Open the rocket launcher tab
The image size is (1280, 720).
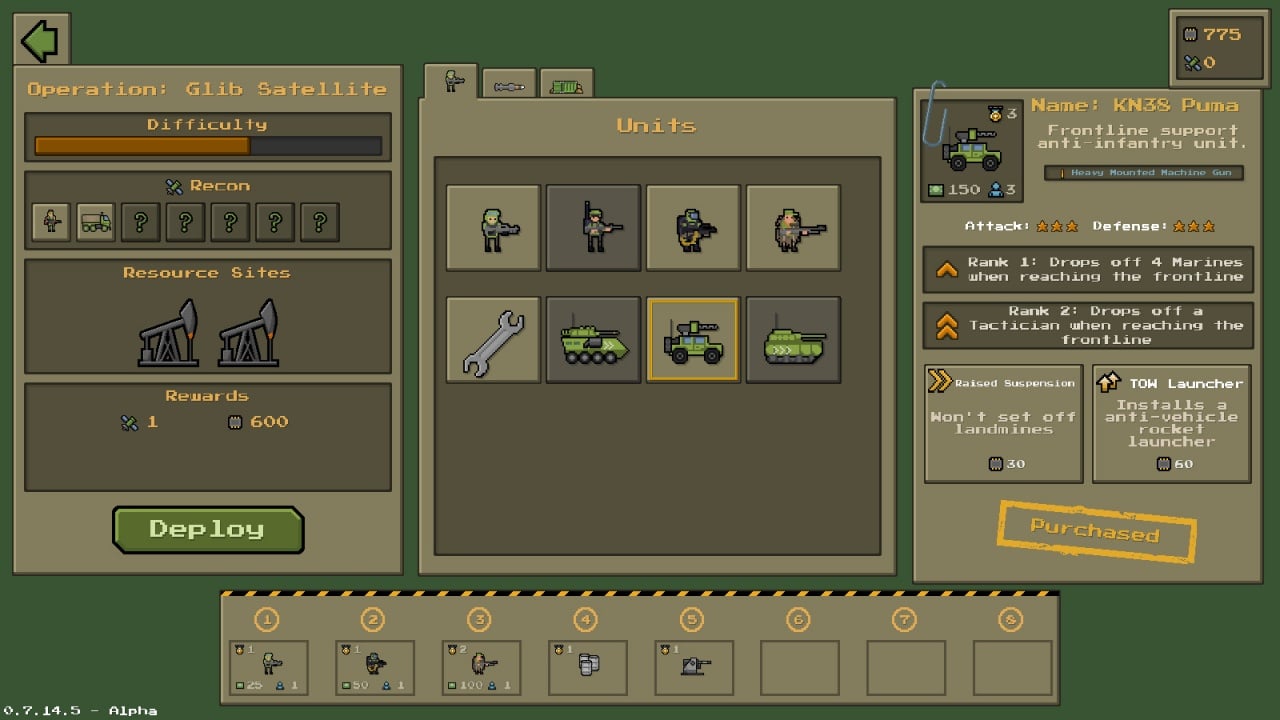tap(509, 86)
